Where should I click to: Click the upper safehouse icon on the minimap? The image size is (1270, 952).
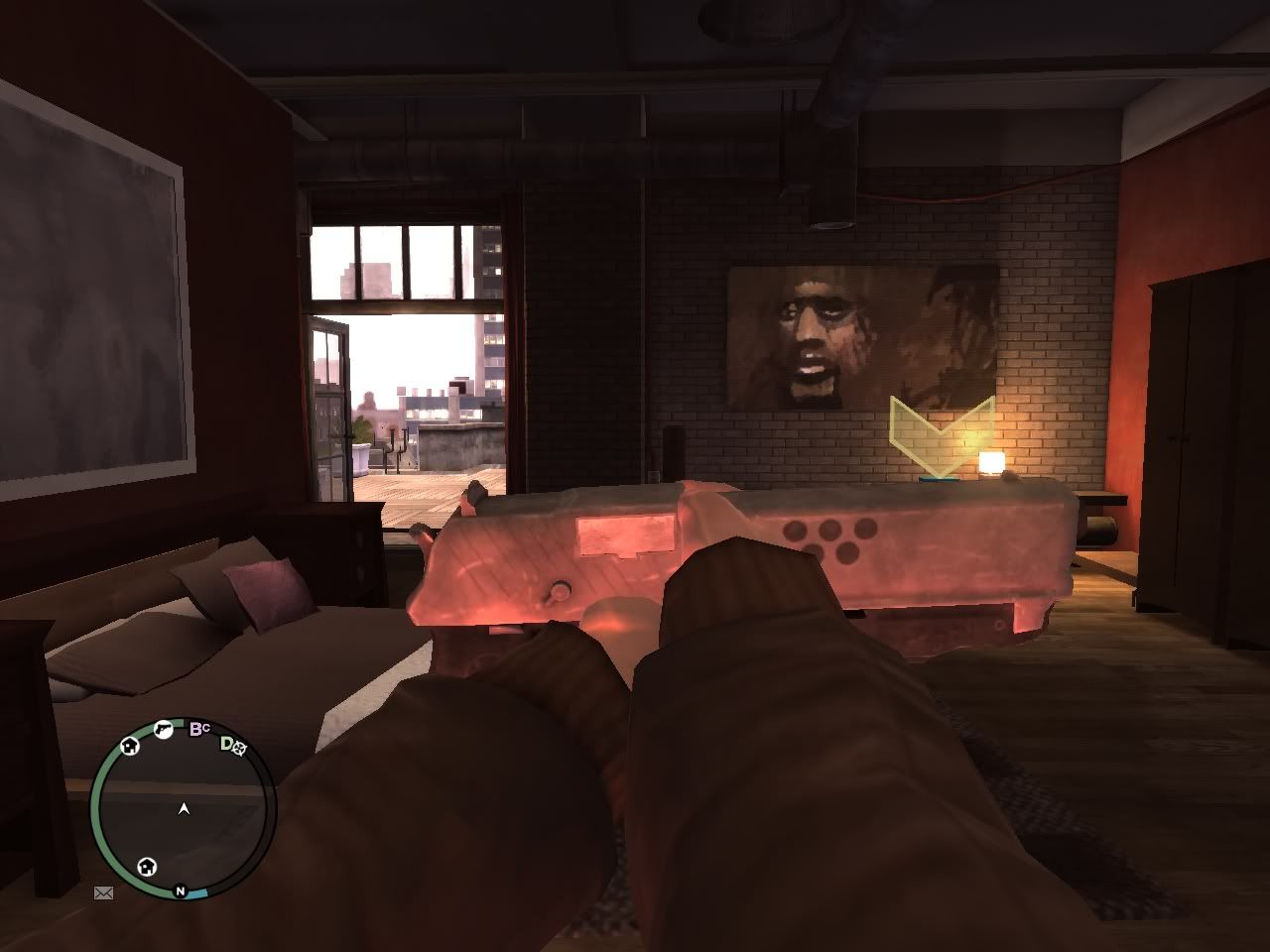(129, 748)
